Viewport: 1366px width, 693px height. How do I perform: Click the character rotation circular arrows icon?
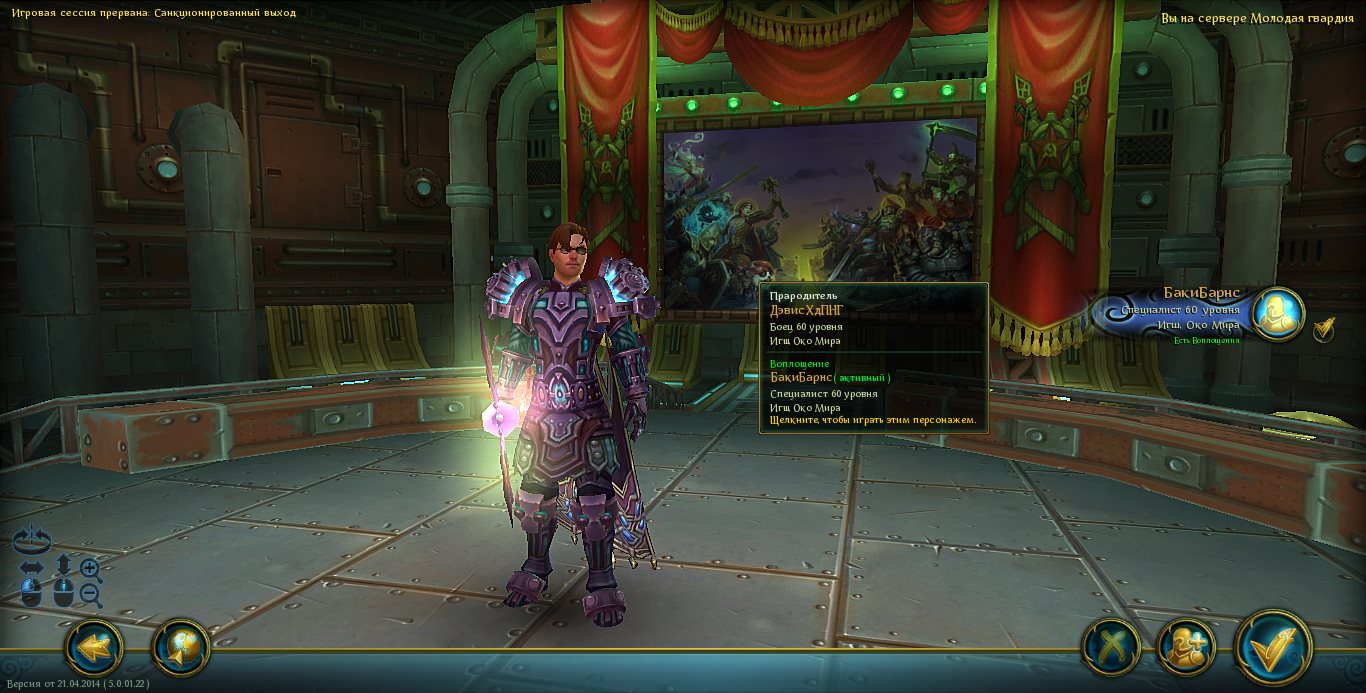point(31,539)
